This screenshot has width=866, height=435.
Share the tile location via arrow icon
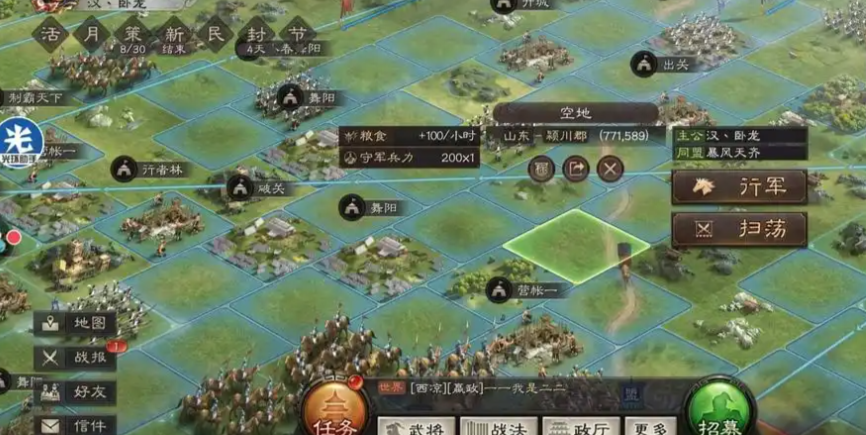click(576, 168)
